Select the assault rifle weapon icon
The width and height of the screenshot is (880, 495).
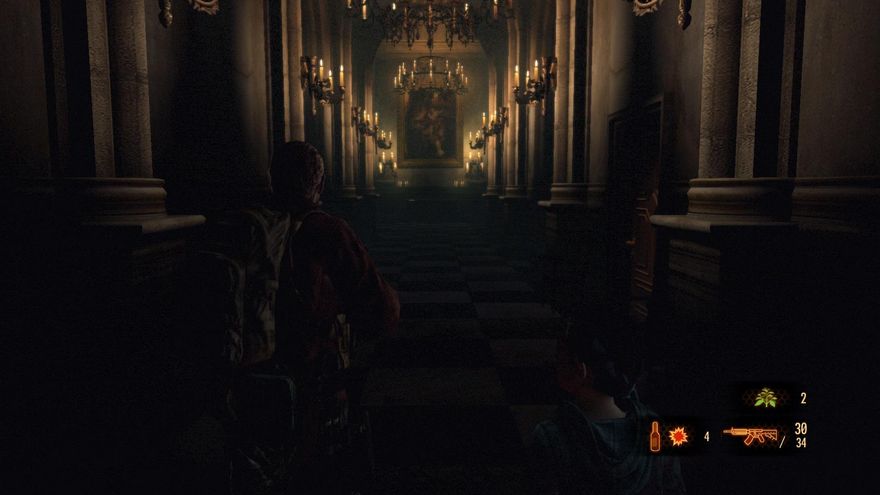pyautogui.click(x=750, y=435)
